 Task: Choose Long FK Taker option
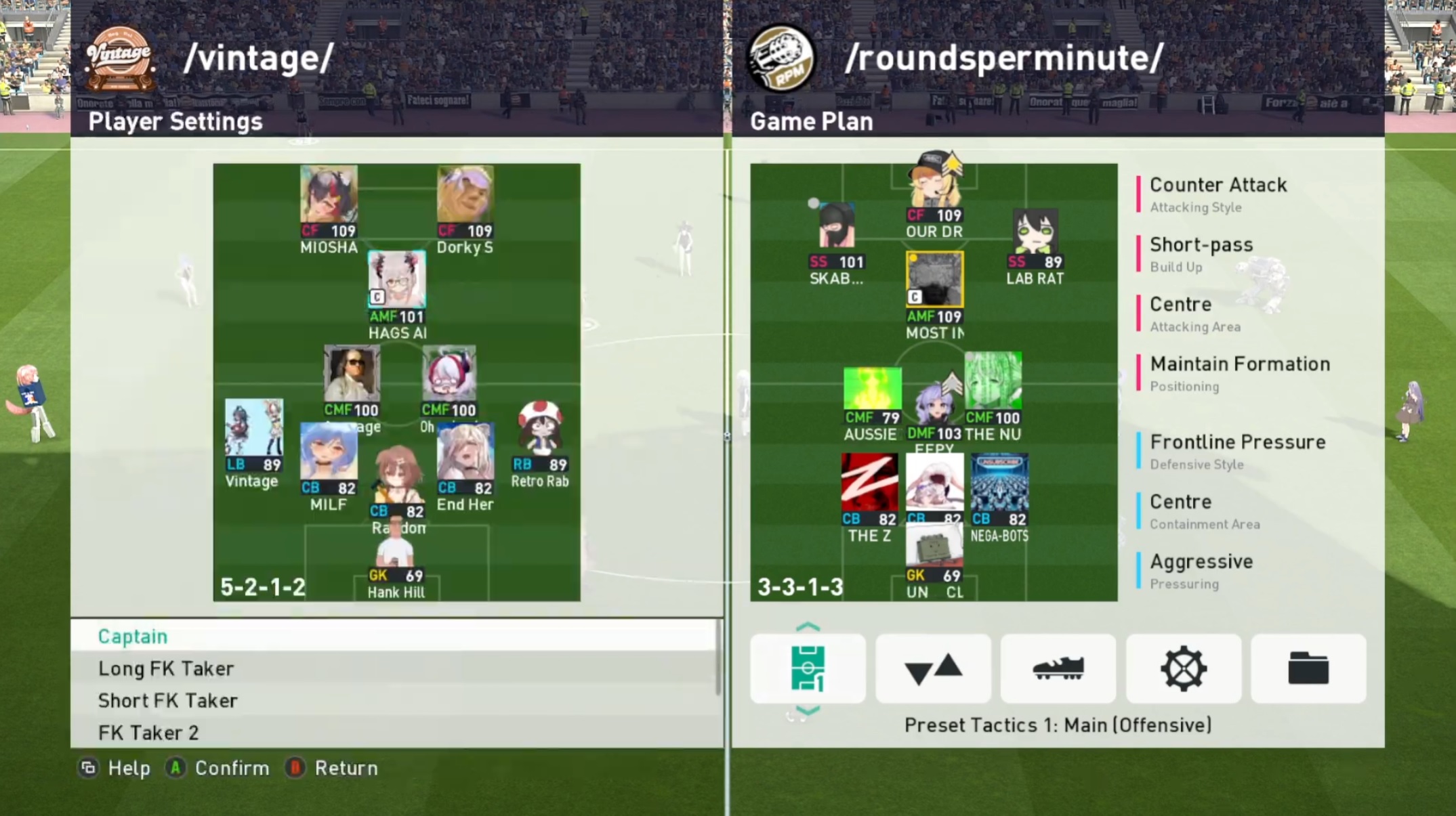166,668
